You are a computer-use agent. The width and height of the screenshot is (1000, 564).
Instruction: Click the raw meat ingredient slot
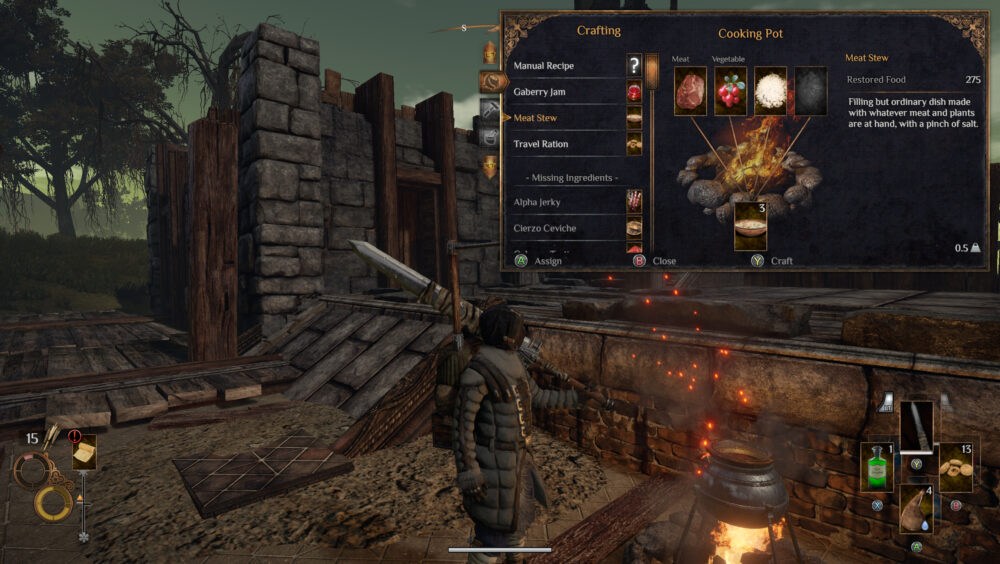click(x=690, y=91)
